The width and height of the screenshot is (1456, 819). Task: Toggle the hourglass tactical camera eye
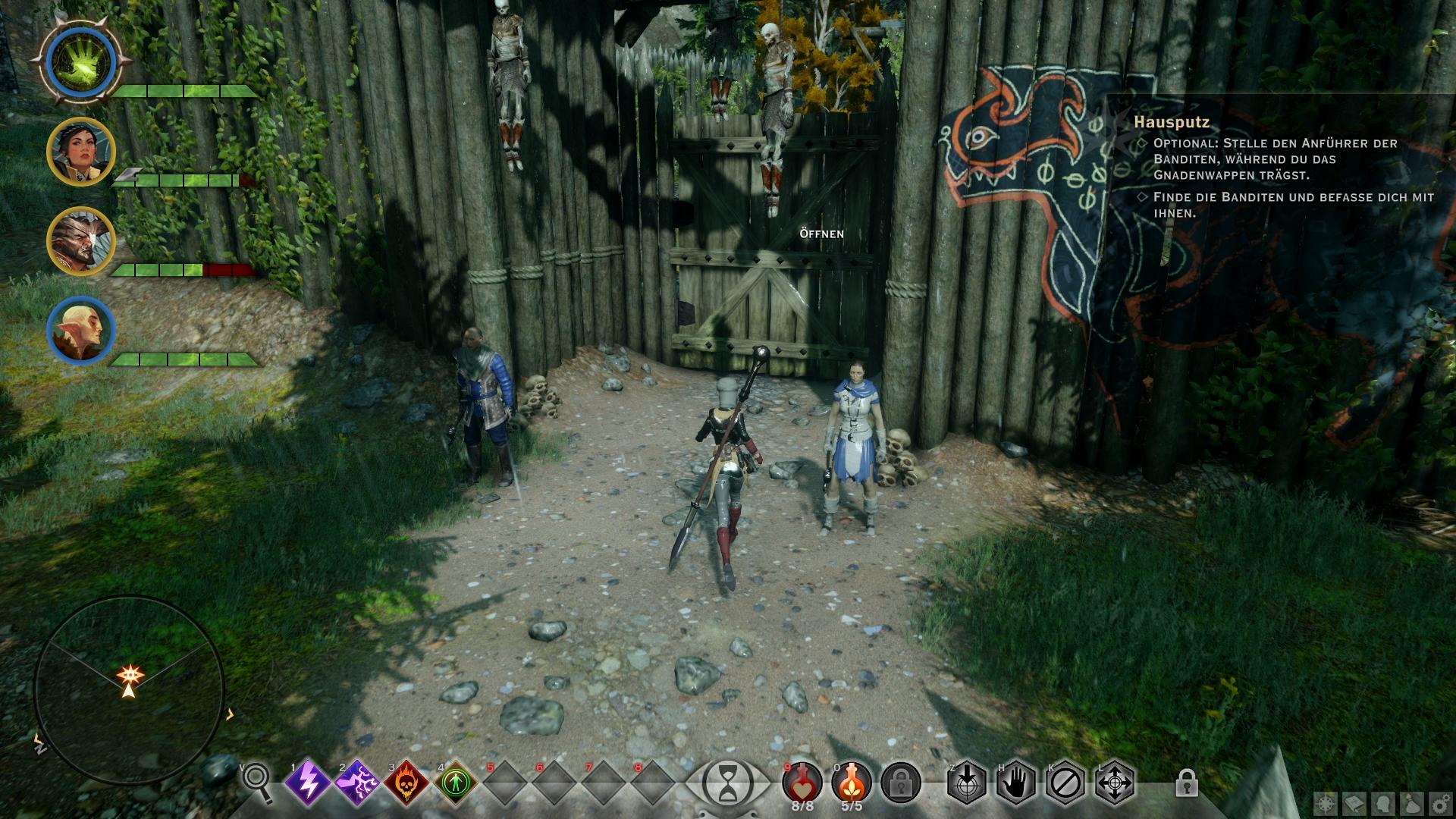[727, 781]
